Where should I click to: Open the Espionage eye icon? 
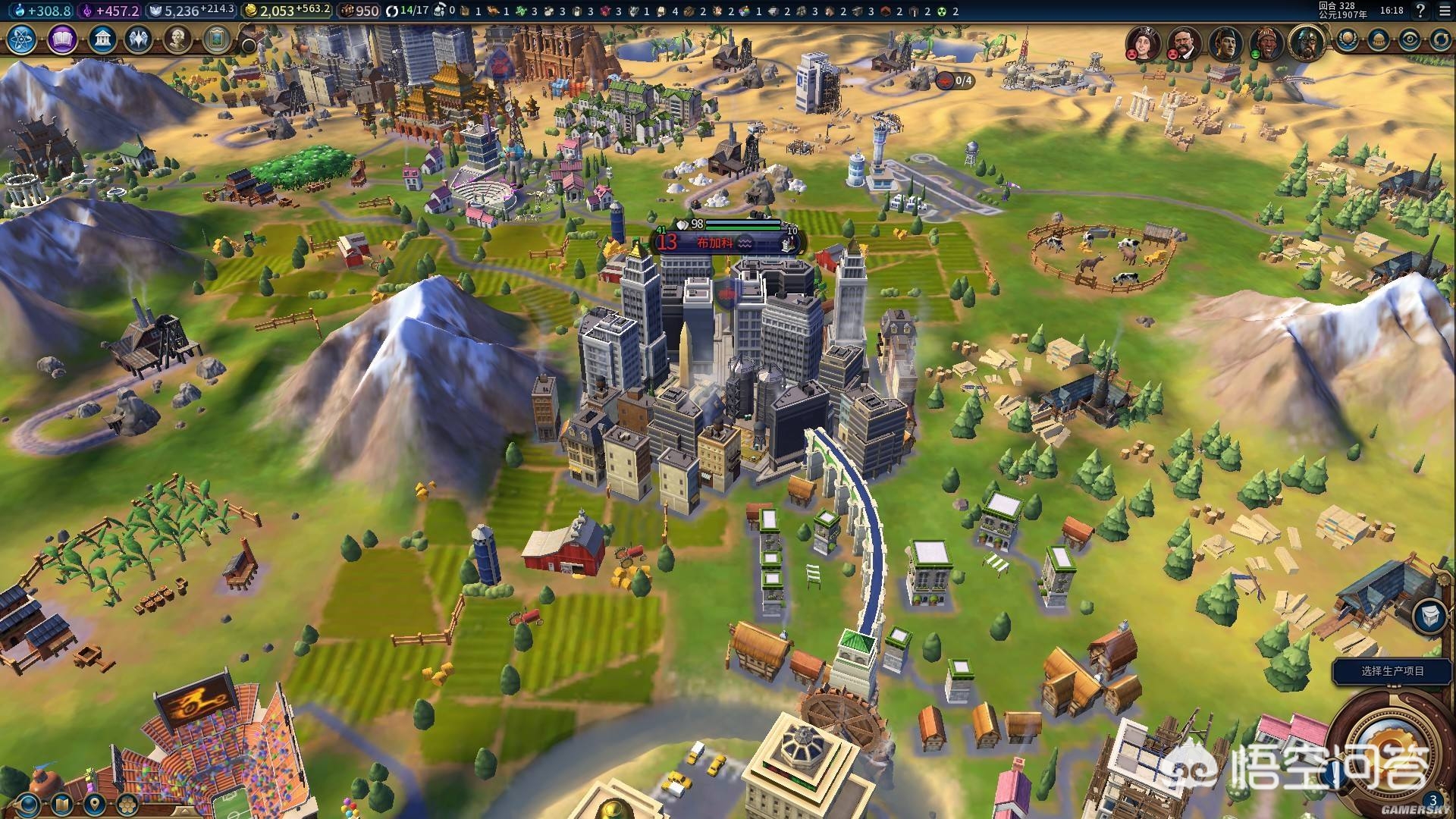(x=1409, y=39)
